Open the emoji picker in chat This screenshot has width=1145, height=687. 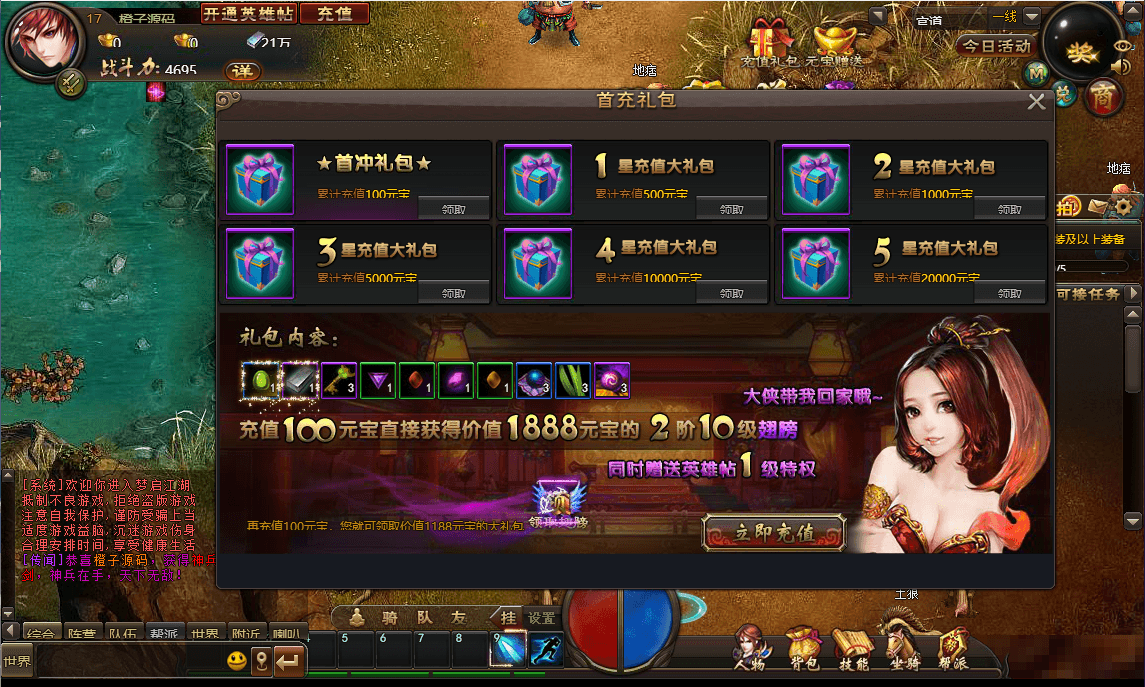pyautogui.click(x=236, y=660)
